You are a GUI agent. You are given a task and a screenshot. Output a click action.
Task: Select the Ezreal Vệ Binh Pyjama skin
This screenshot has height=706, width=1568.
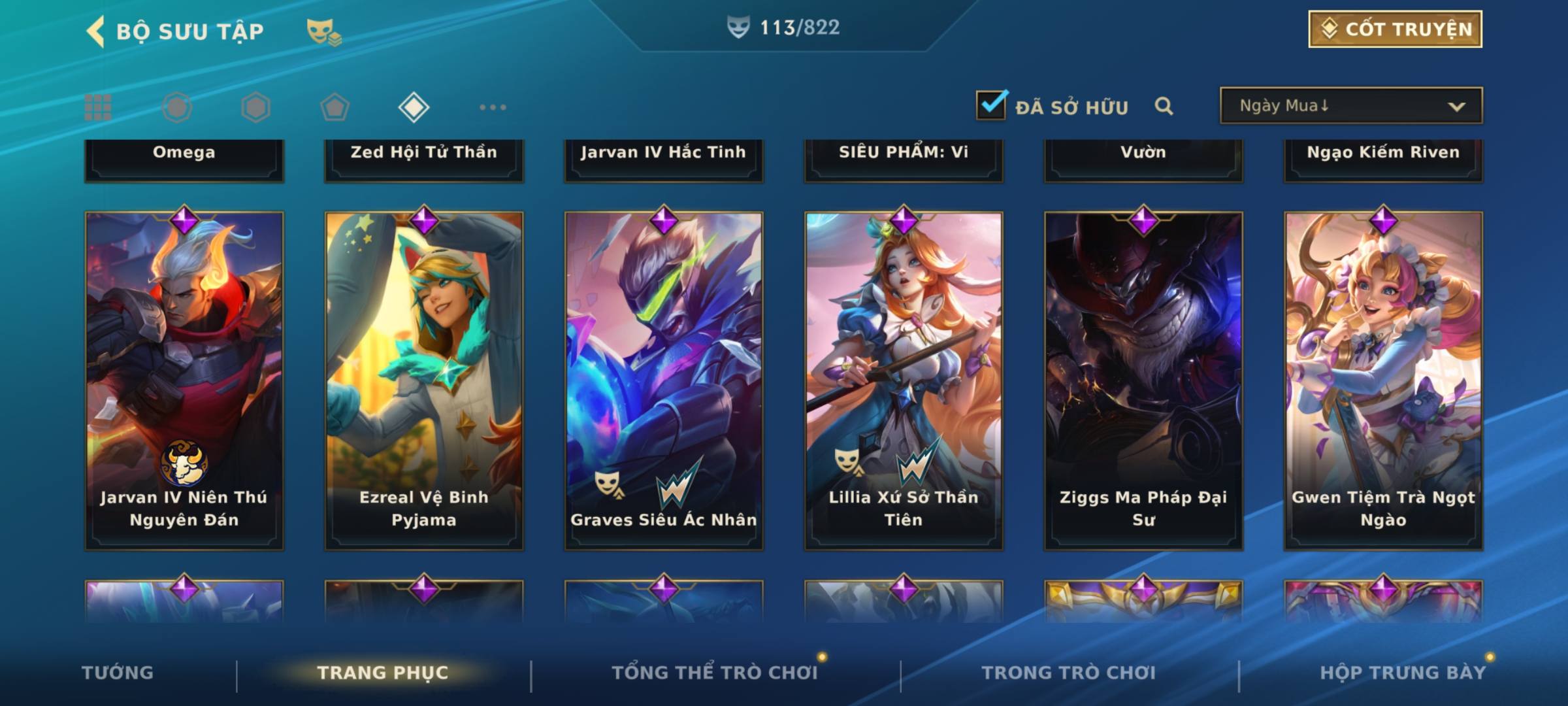tap(424, 379)
